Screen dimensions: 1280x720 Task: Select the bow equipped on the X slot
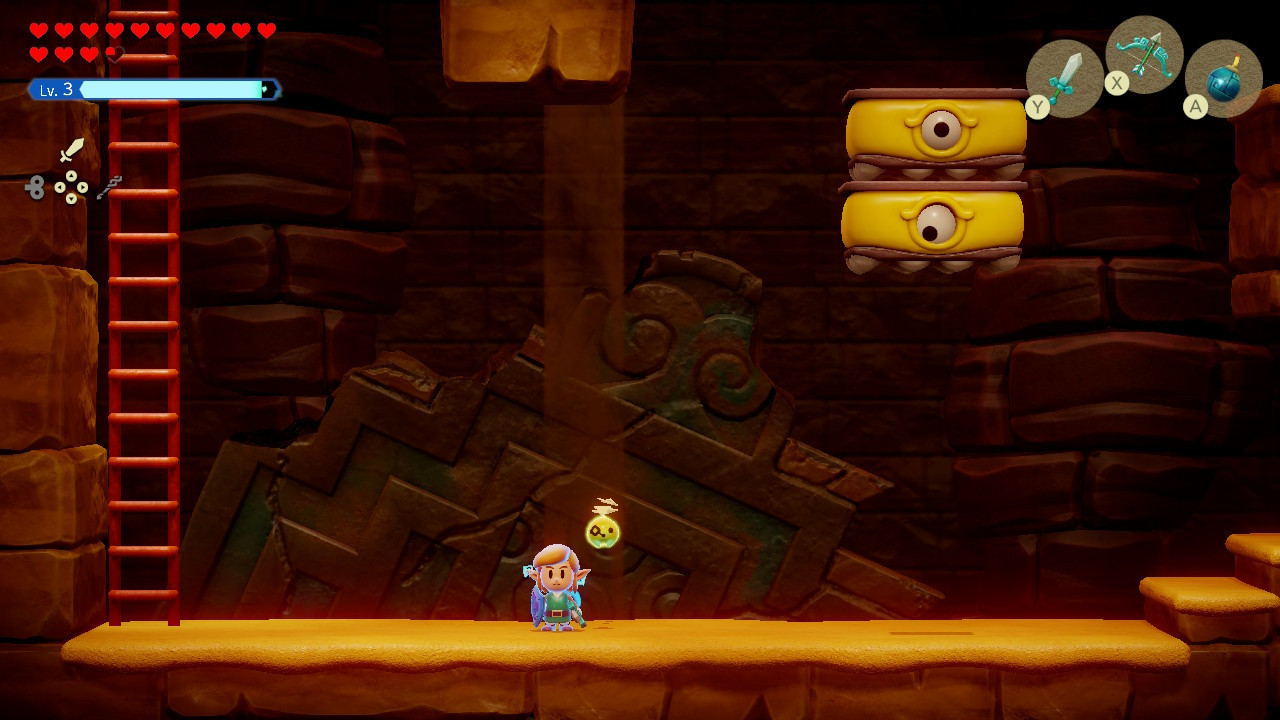1143,56
